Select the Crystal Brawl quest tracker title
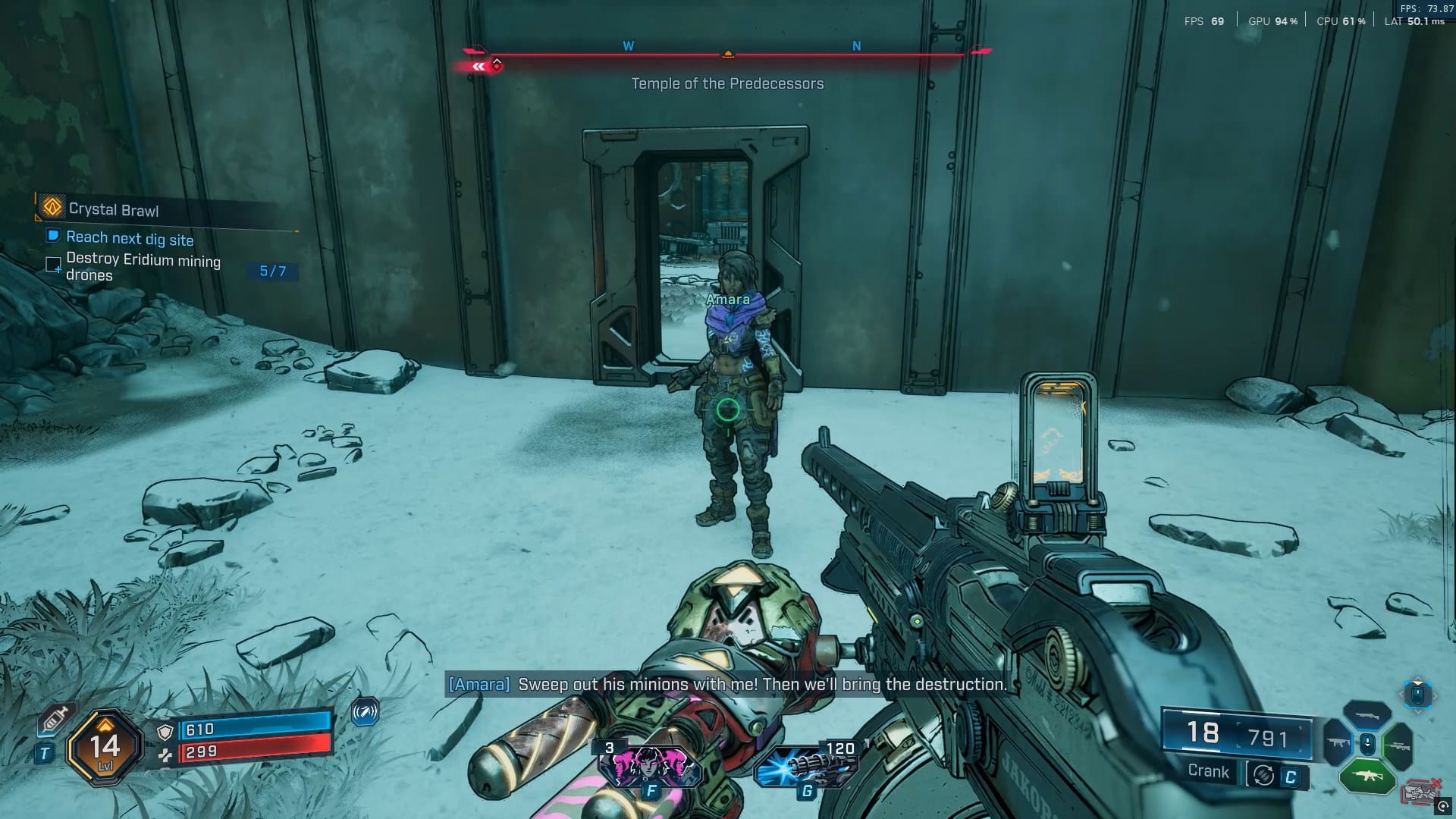Viewport: 1456px width, 819px height. coord(113,209)
